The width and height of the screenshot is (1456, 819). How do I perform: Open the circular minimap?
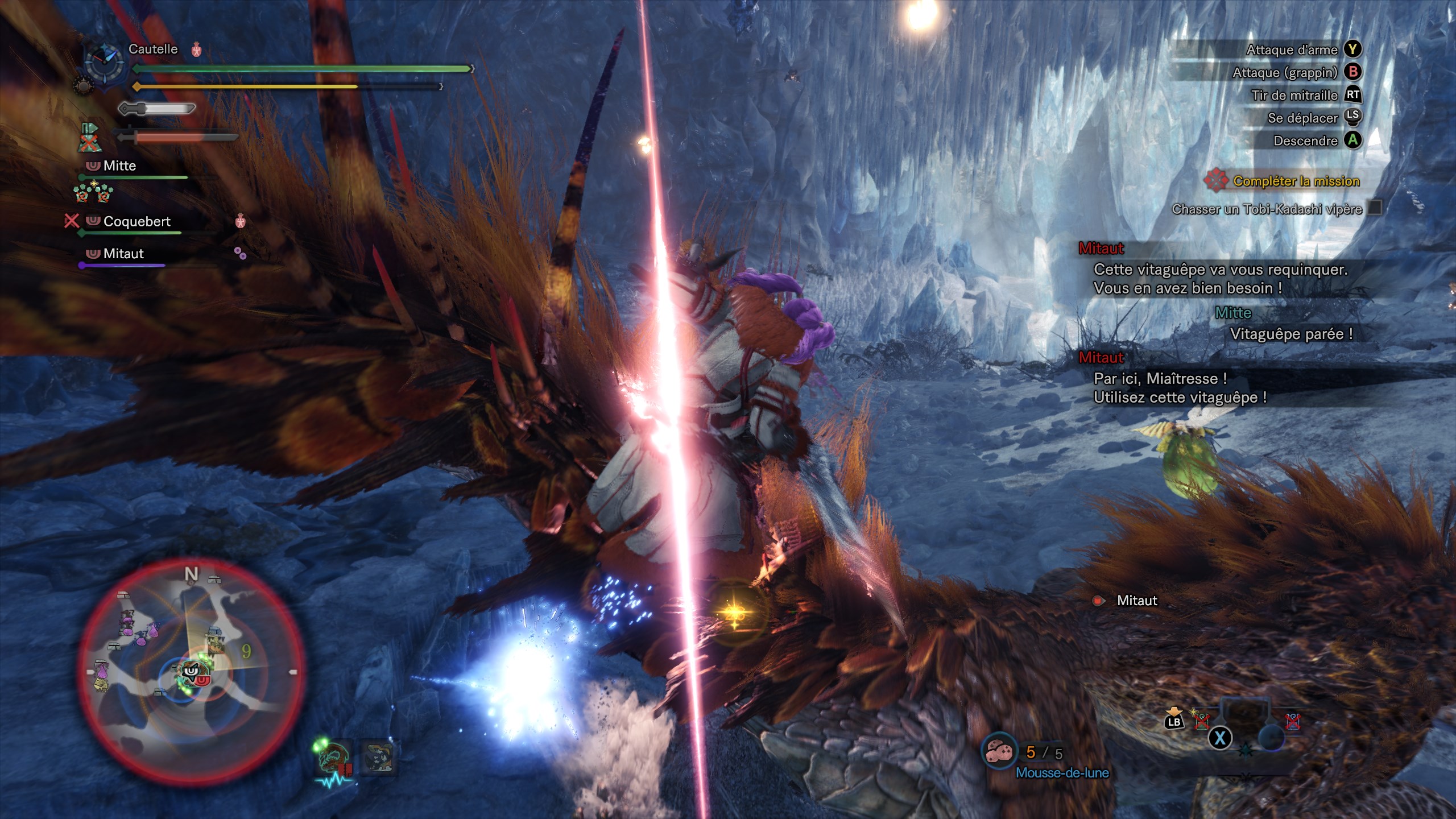pyautogui.click(x=191, y=671)
